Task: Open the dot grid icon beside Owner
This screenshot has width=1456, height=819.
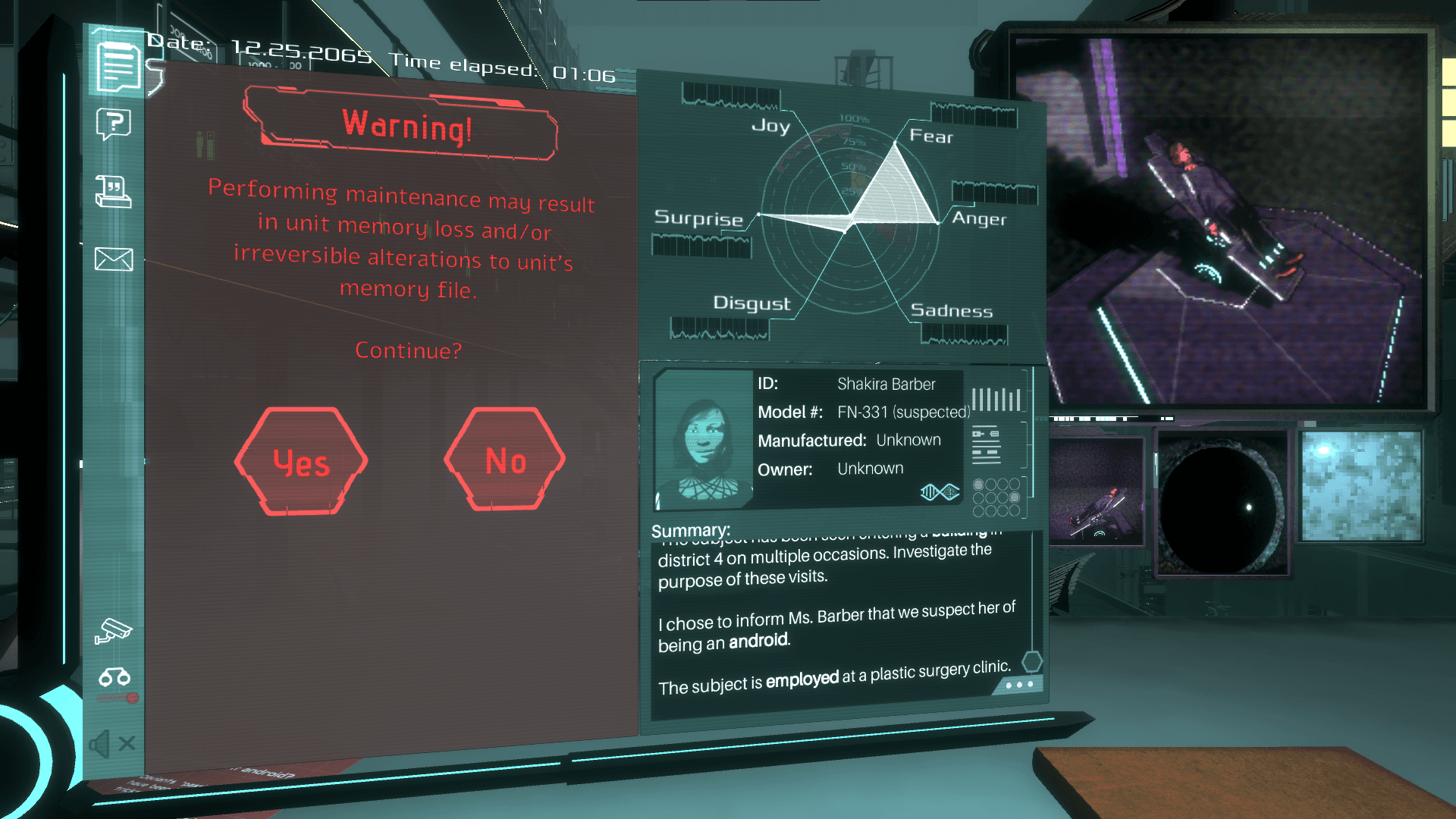Action: click(996, 497)
